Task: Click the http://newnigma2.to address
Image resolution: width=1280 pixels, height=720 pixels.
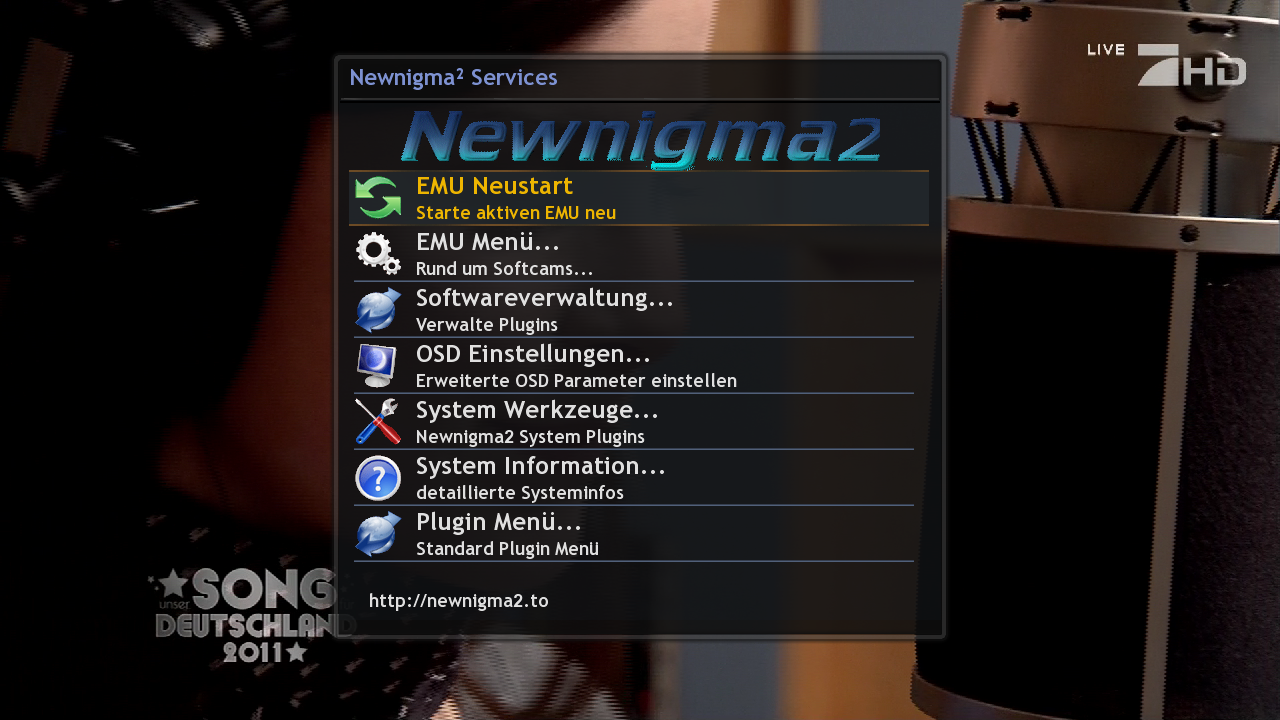Action: (458, 601)
